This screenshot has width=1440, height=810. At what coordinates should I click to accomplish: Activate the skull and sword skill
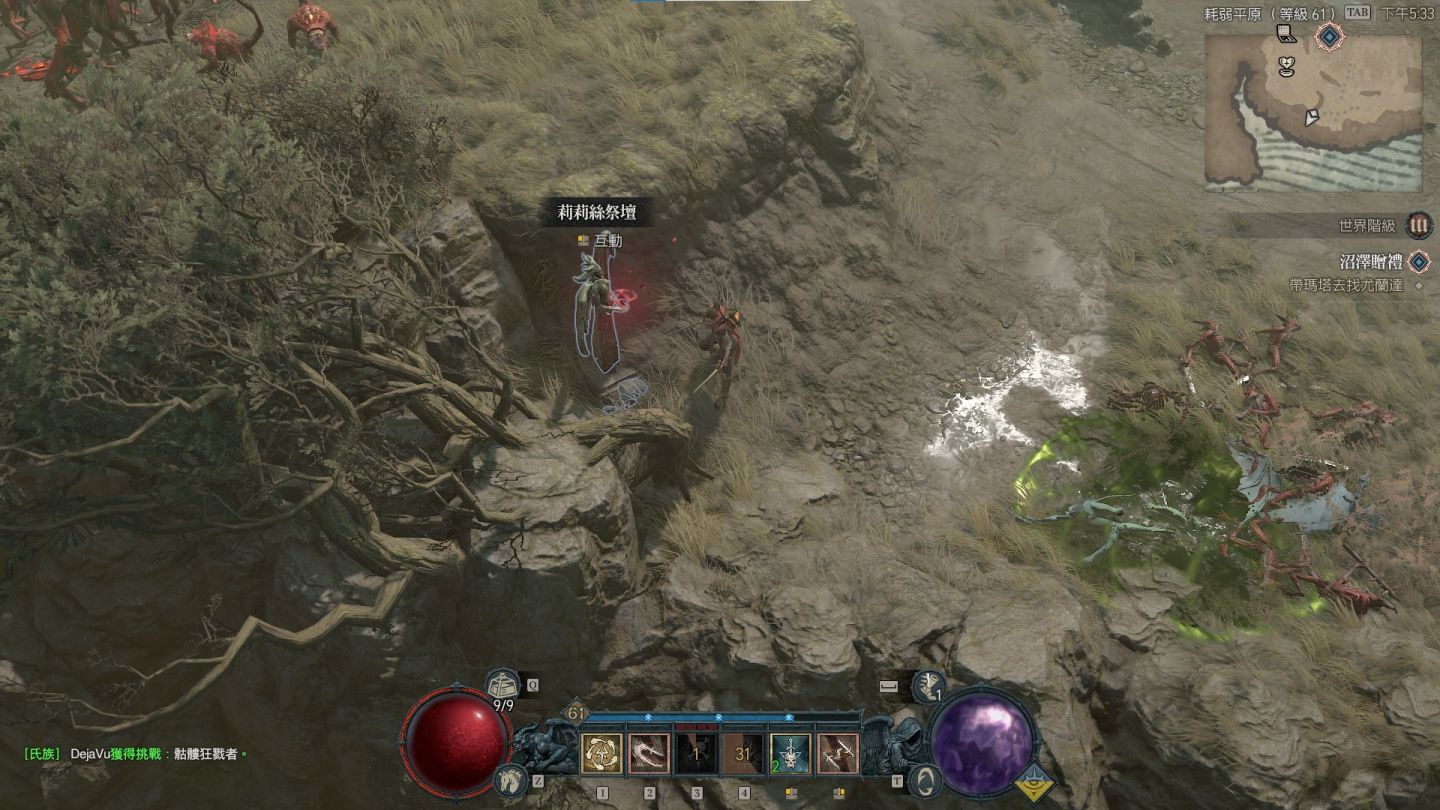point(790,754)
